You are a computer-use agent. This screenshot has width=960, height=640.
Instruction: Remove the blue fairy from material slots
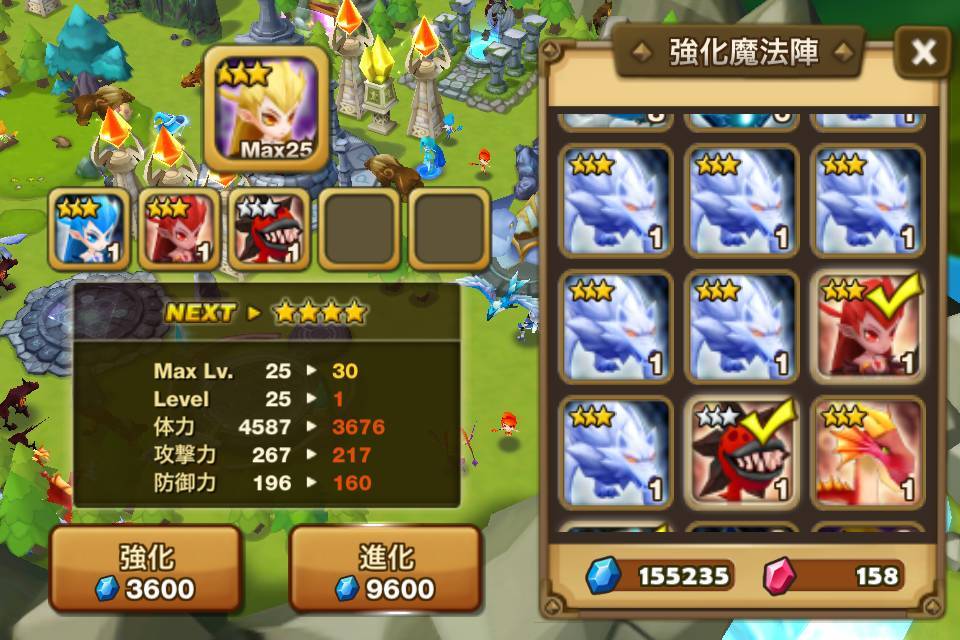(89, 229)
